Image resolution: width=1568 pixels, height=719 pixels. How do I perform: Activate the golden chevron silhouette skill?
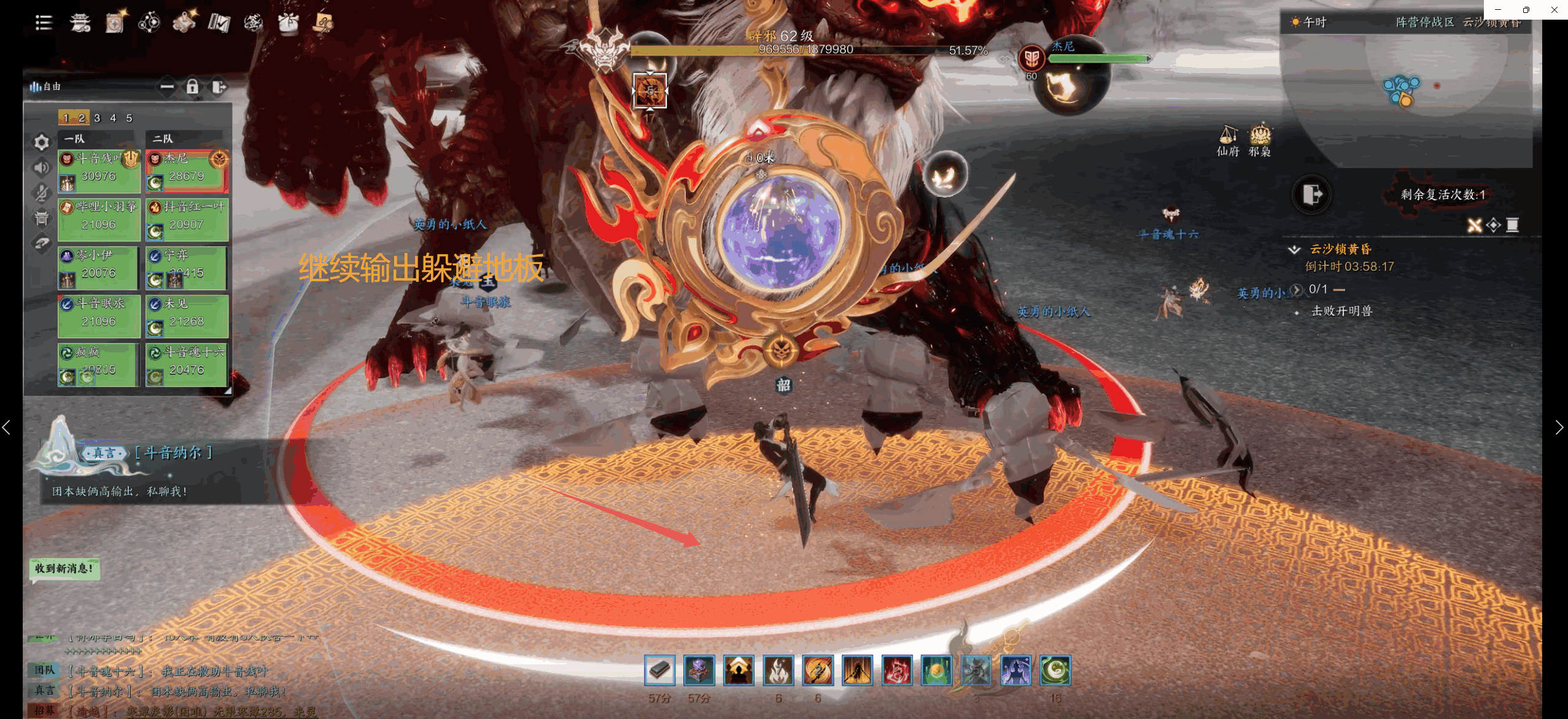[739, 670]
